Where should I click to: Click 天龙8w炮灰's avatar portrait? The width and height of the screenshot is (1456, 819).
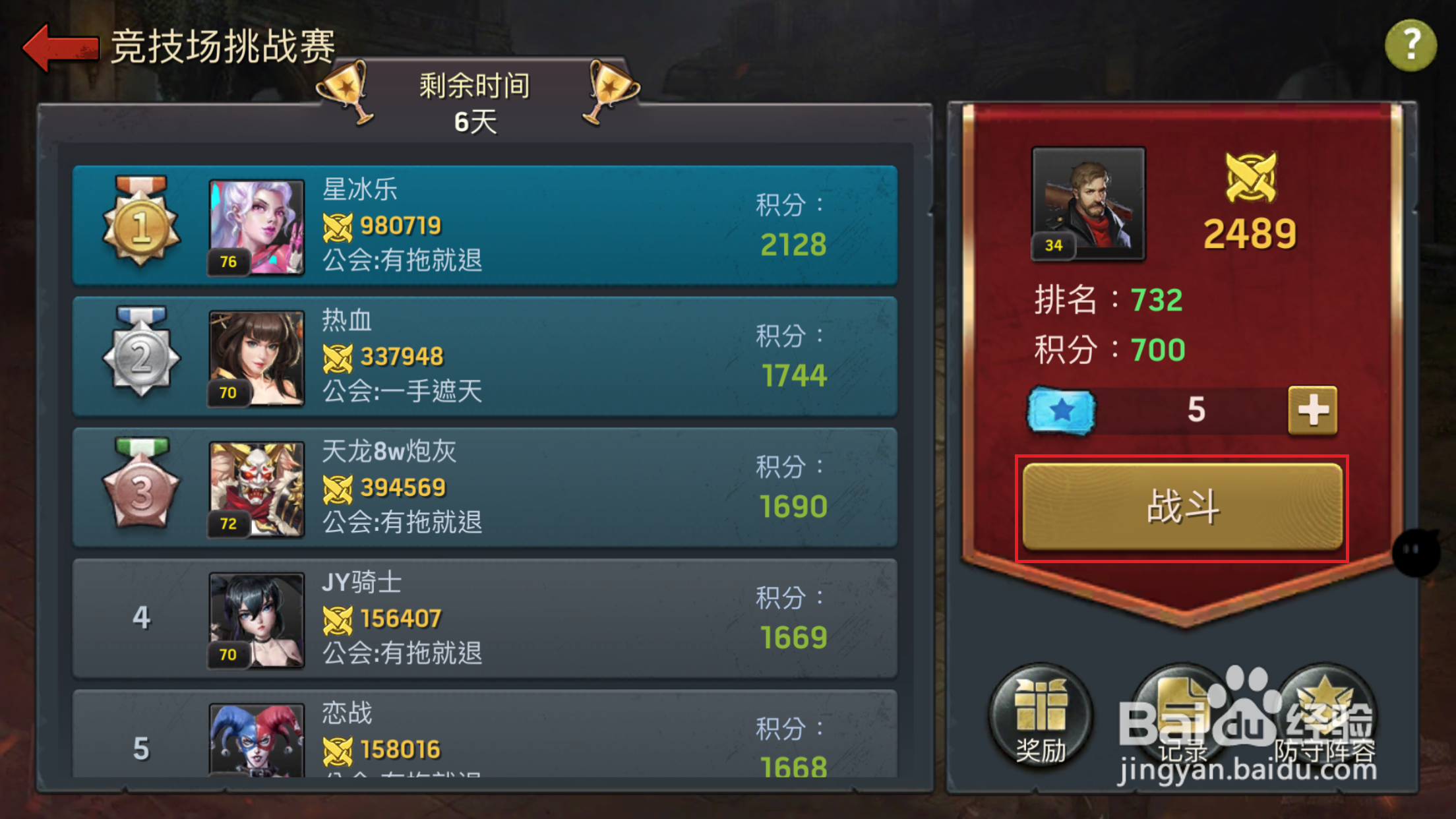coord(257,488)
